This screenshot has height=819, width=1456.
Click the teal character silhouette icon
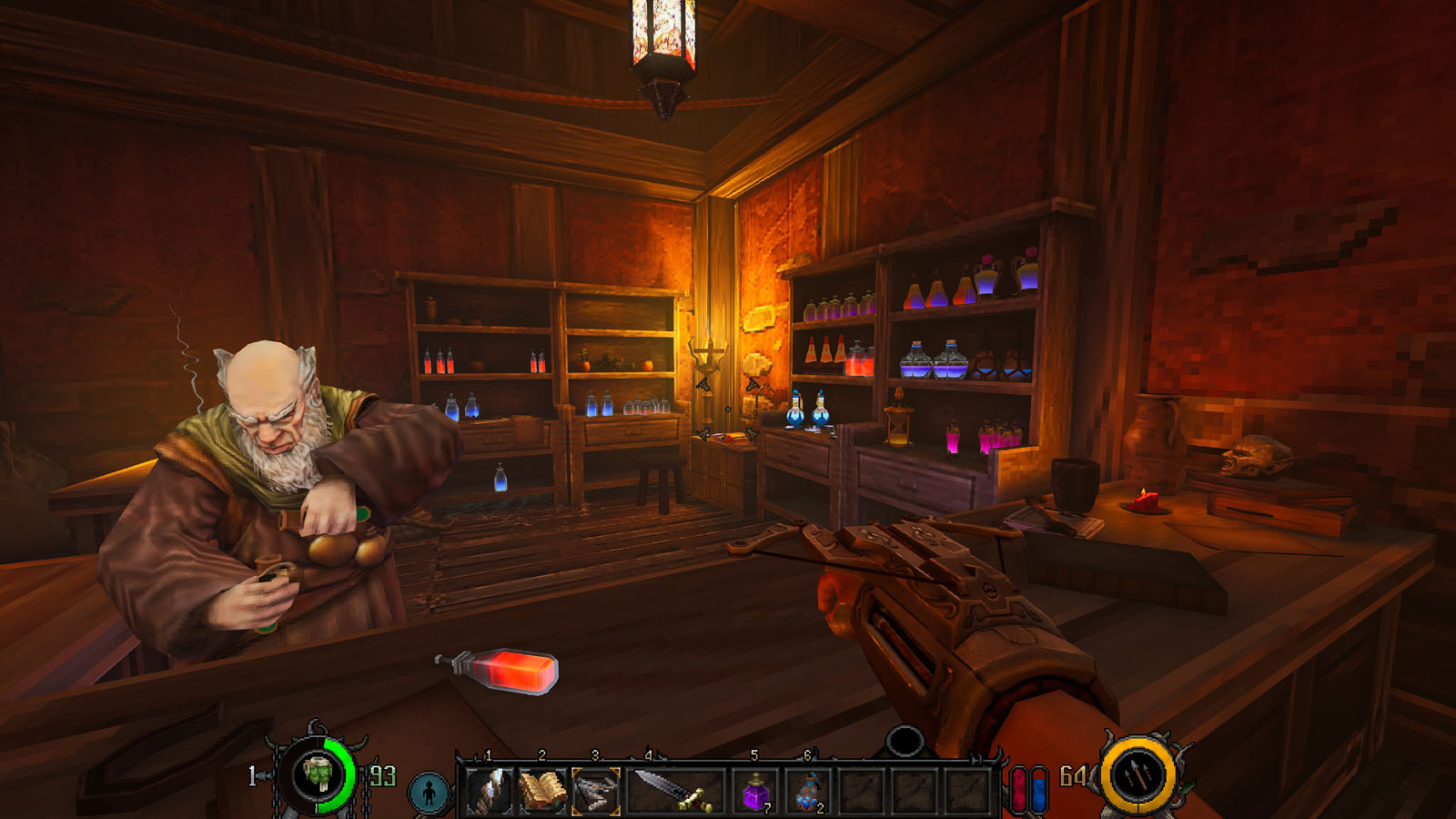430,793
